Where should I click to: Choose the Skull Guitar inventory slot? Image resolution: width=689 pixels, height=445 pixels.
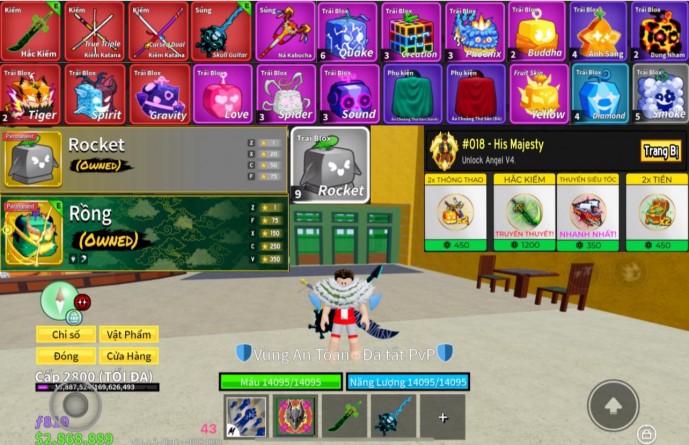(x=221, y=32)
